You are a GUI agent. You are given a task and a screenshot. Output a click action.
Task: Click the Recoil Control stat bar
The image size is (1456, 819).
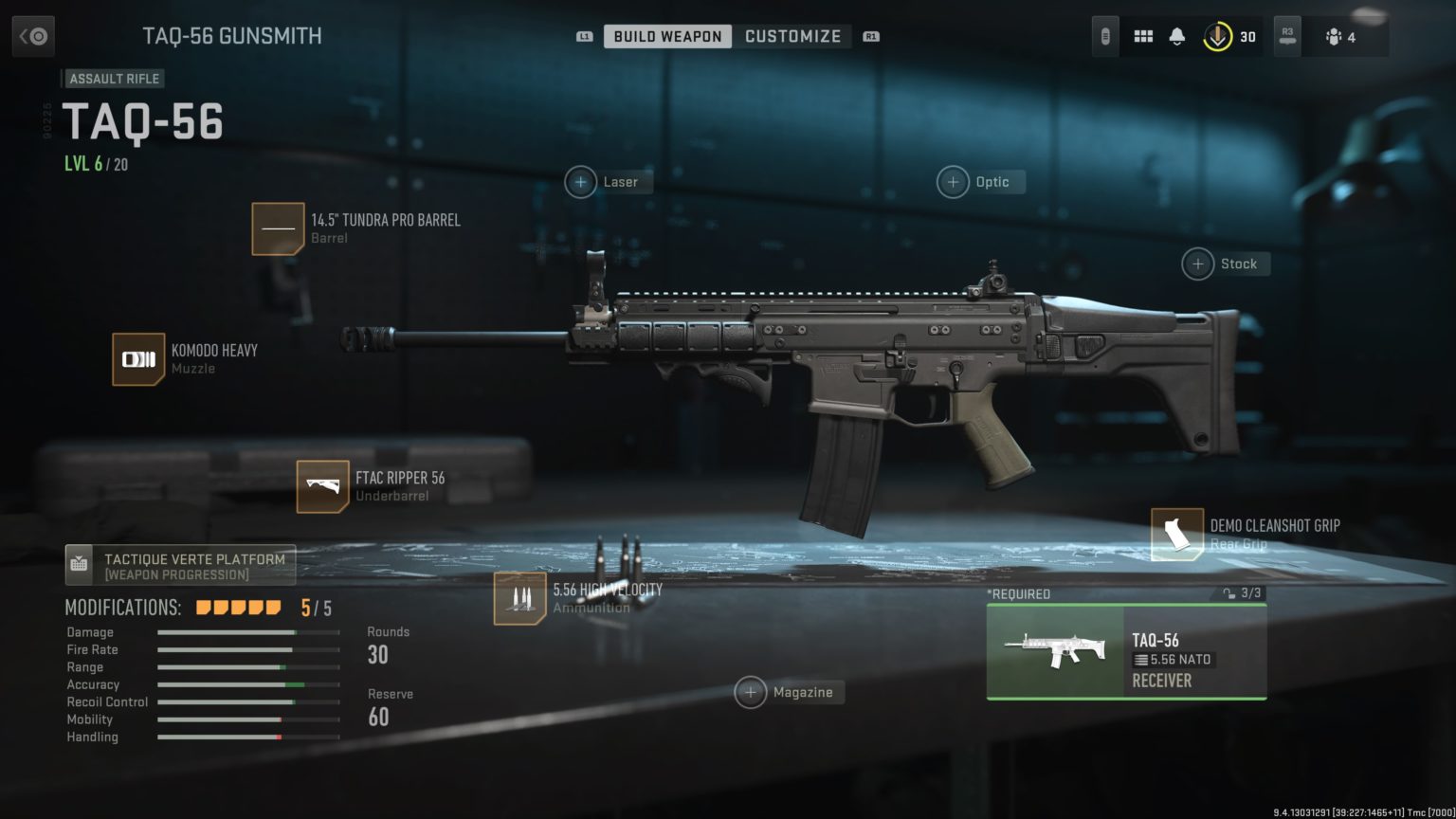247,701
